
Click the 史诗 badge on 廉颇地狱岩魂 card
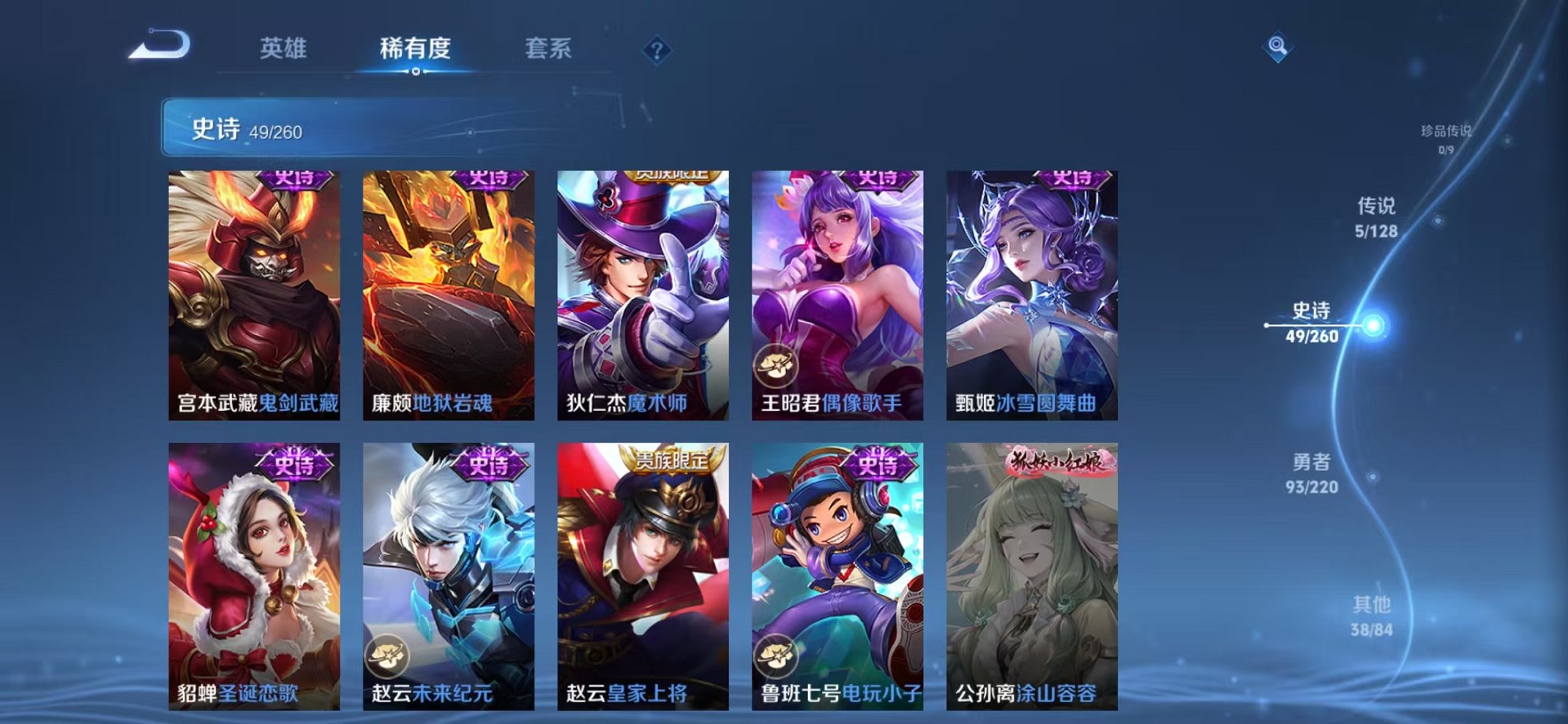click(489, 178)
